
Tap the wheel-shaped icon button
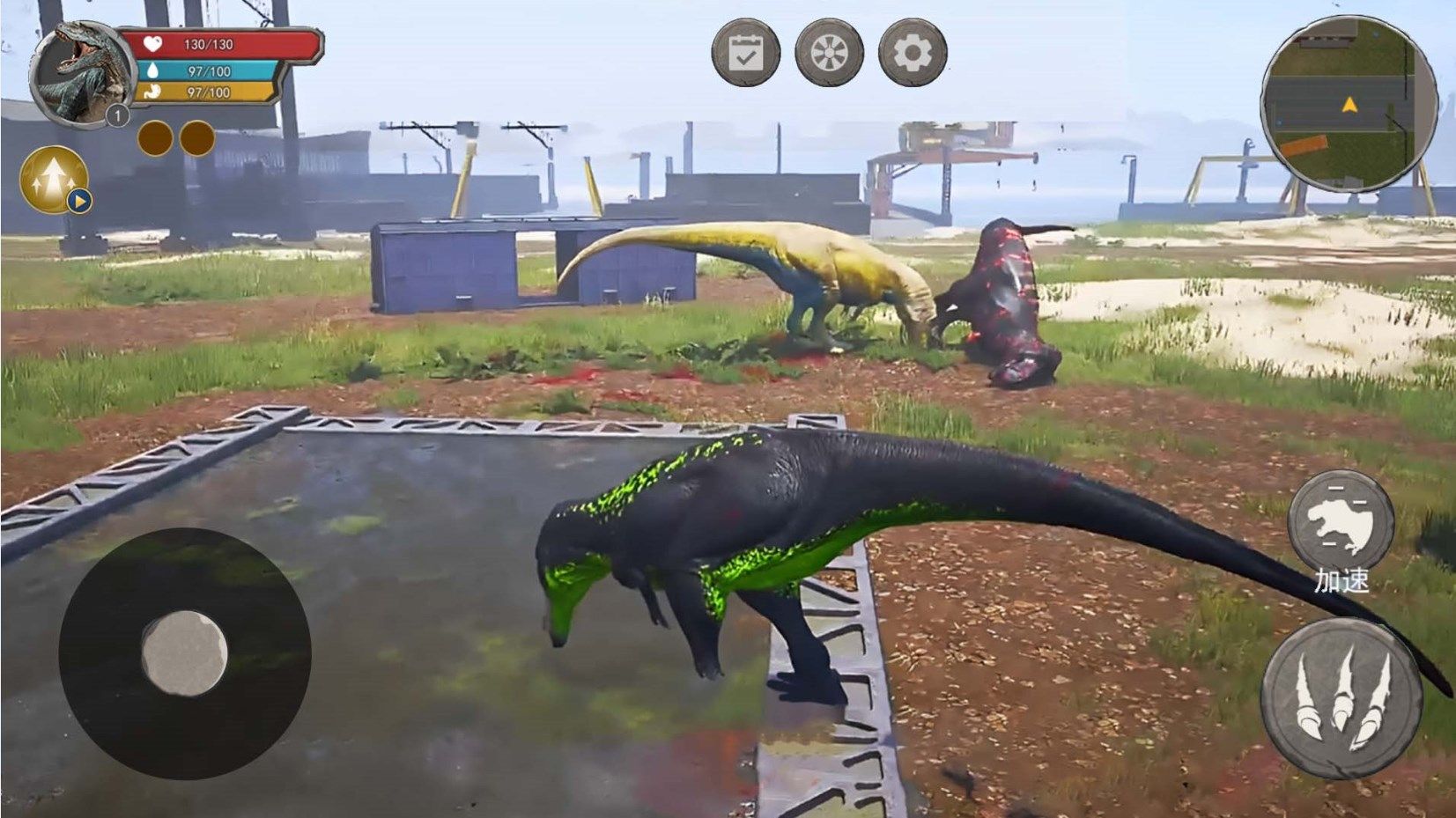(829, 53)
